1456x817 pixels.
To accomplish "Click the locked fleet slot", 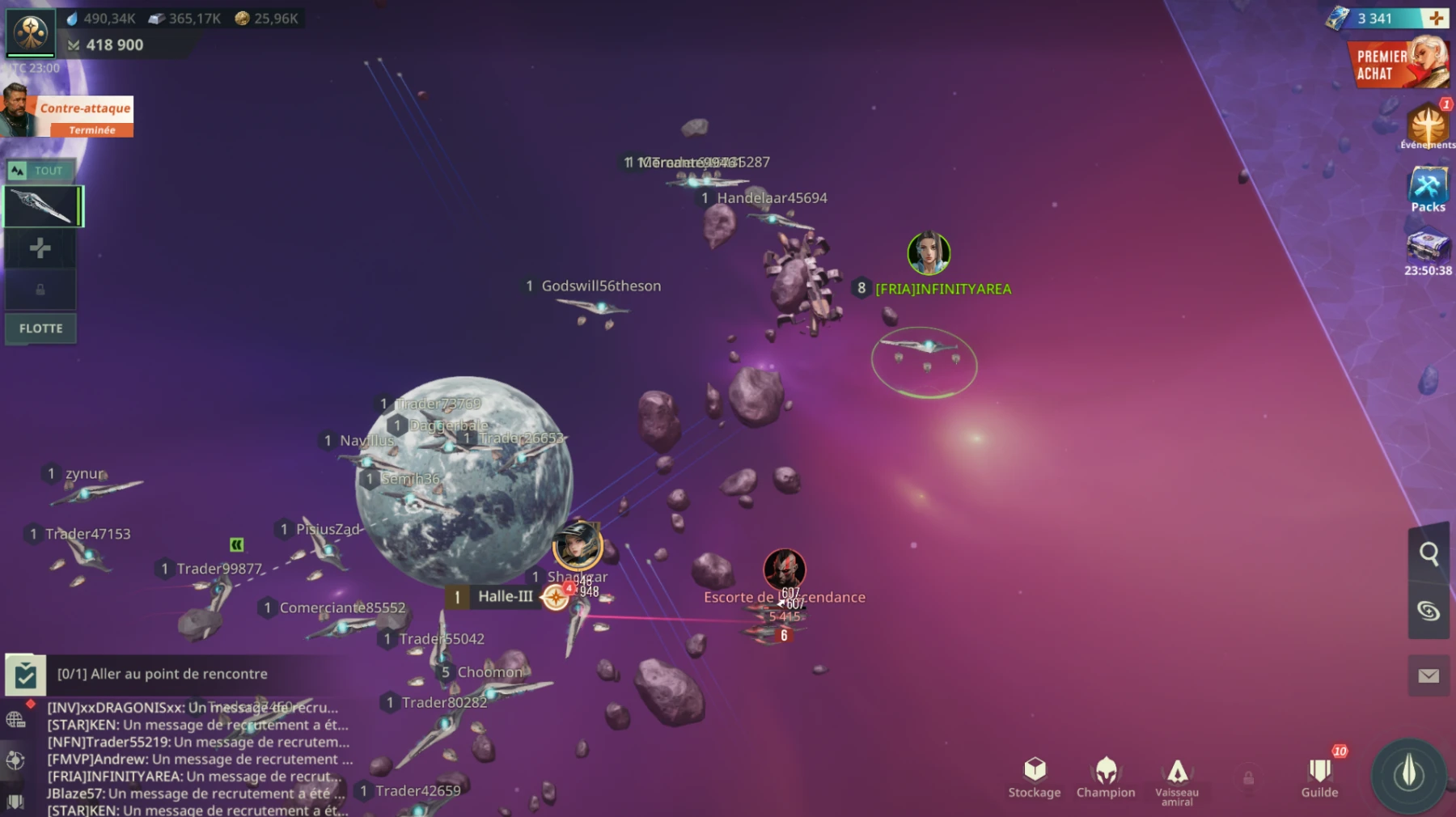I will [x=40, y=289].
